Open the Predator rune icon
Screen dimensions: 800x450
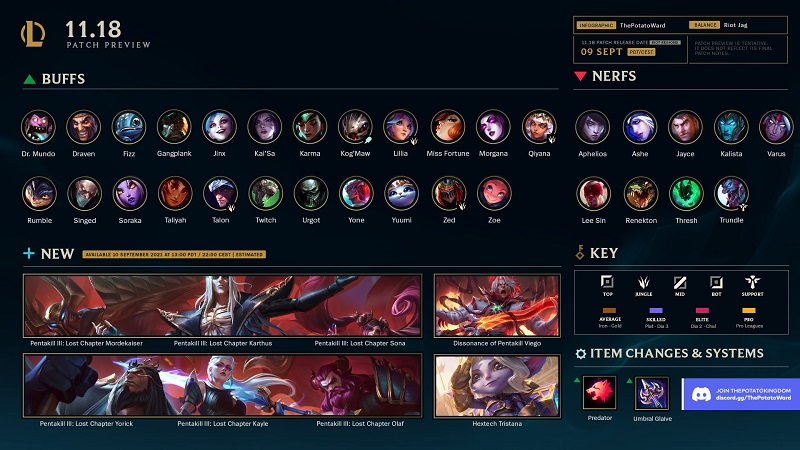pos(599,392)
